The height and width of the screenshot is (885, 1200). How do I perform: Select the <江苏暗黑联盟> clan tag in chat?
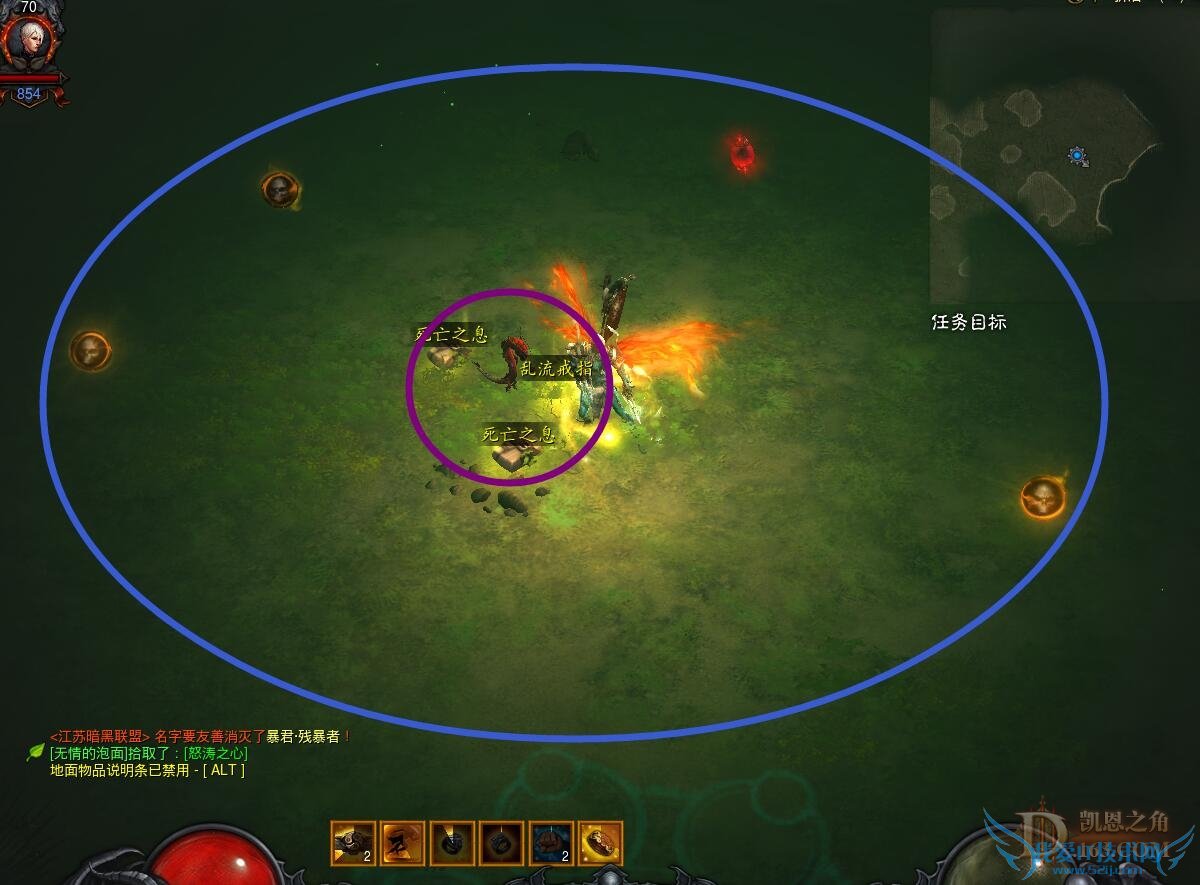tap(99, 736)
